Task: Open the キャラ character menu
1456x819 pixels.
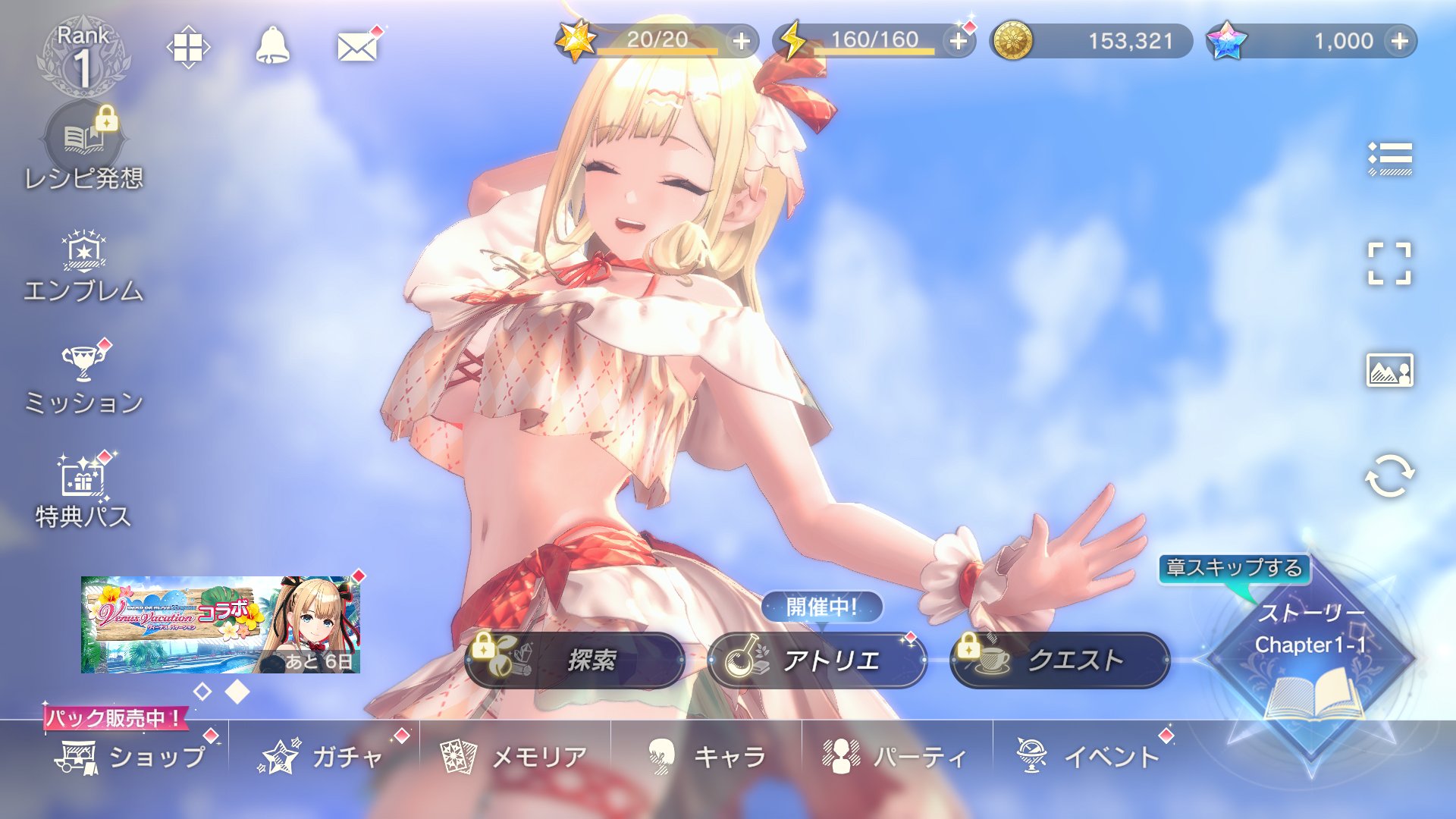Action: (x=707, y=756)
